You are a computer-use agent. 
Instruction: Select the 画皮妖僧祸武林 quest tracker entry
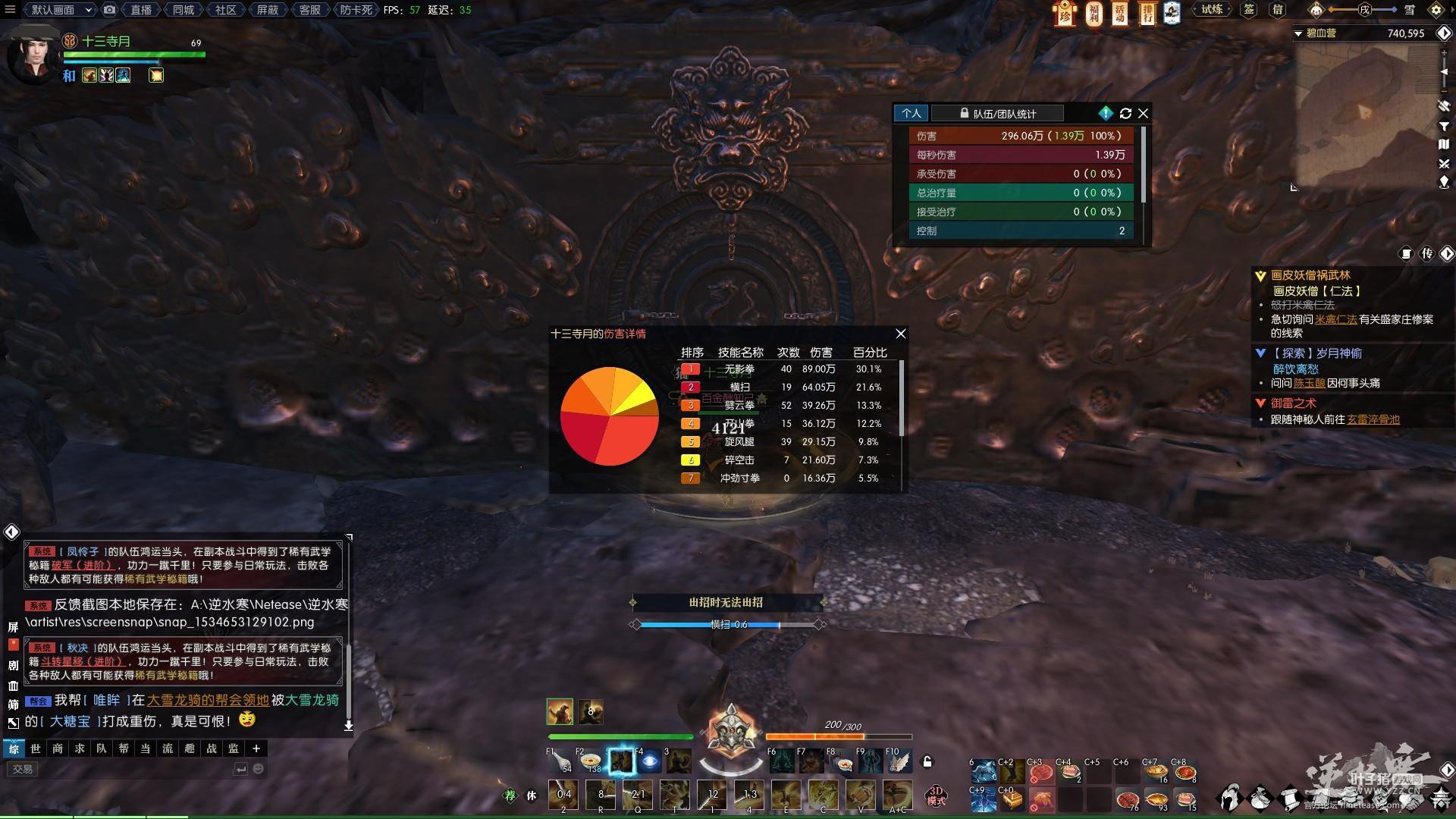pos(1310,276)
